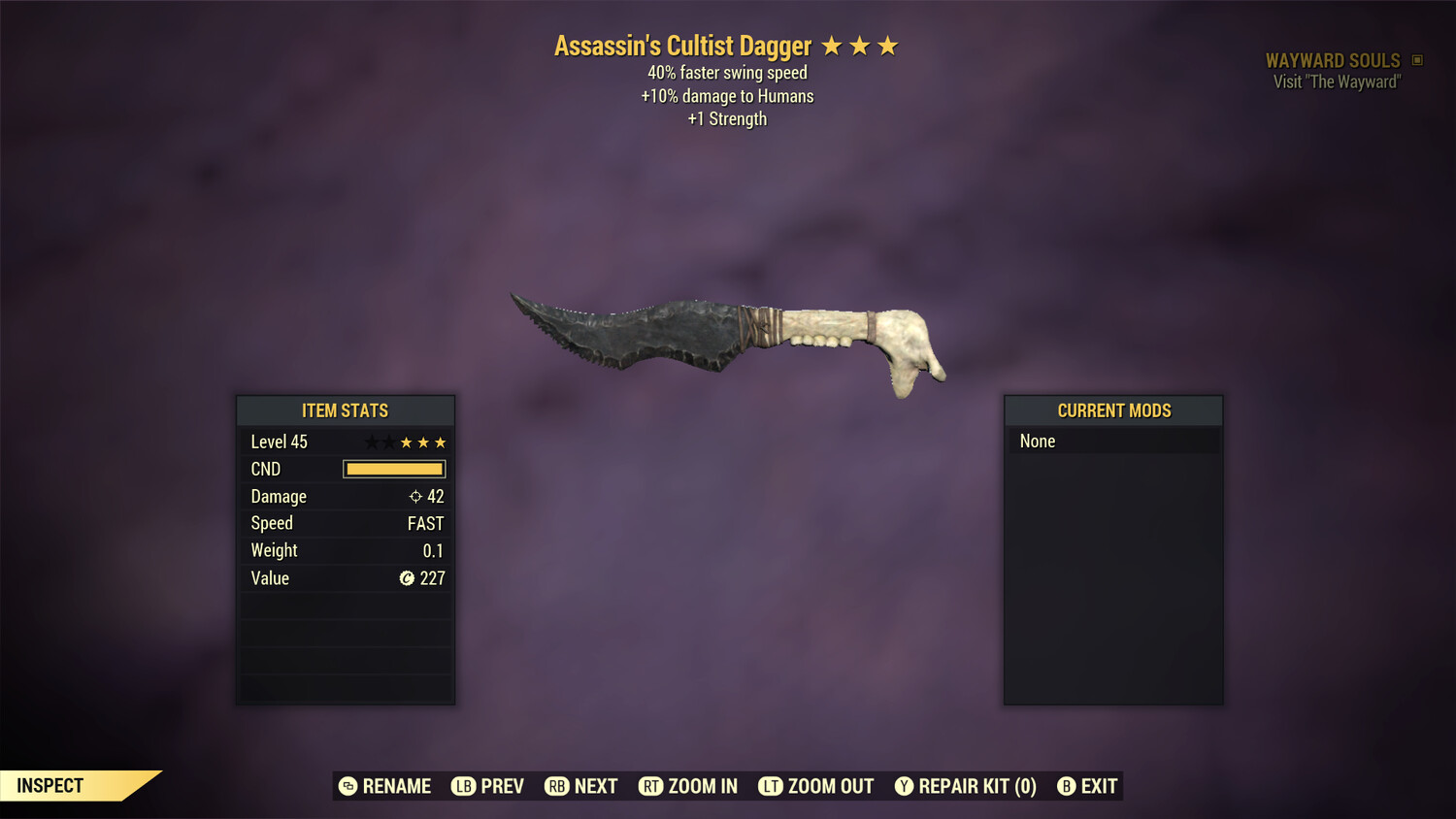This screenshot has height=819, width=1456.
Task: Click the RENAME button icon
Action: 347,786
